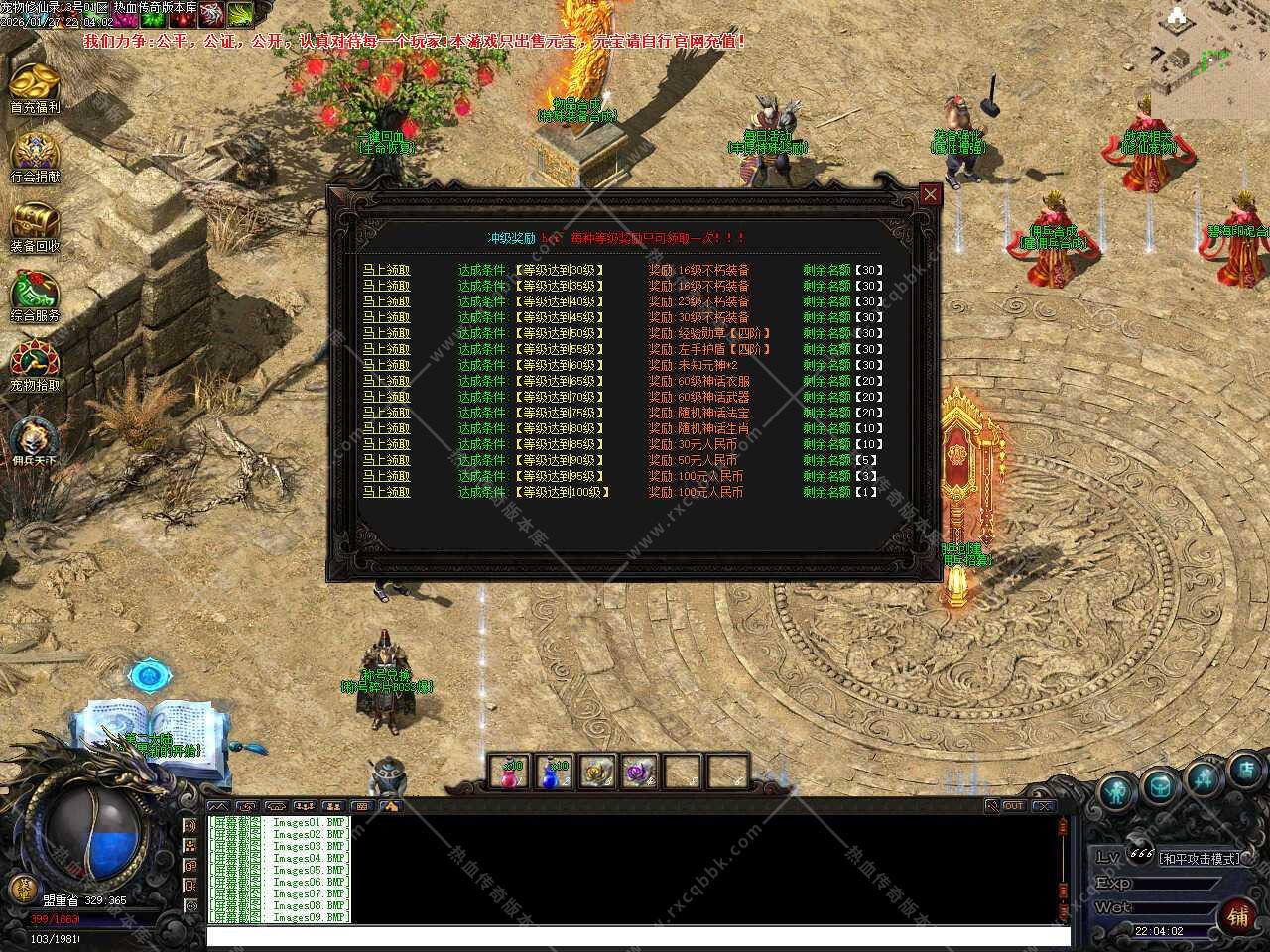Screen dimensions: 1270x952
Task: Use the red health potion slot
Action: pyautogui.click(x=512, y=773)
